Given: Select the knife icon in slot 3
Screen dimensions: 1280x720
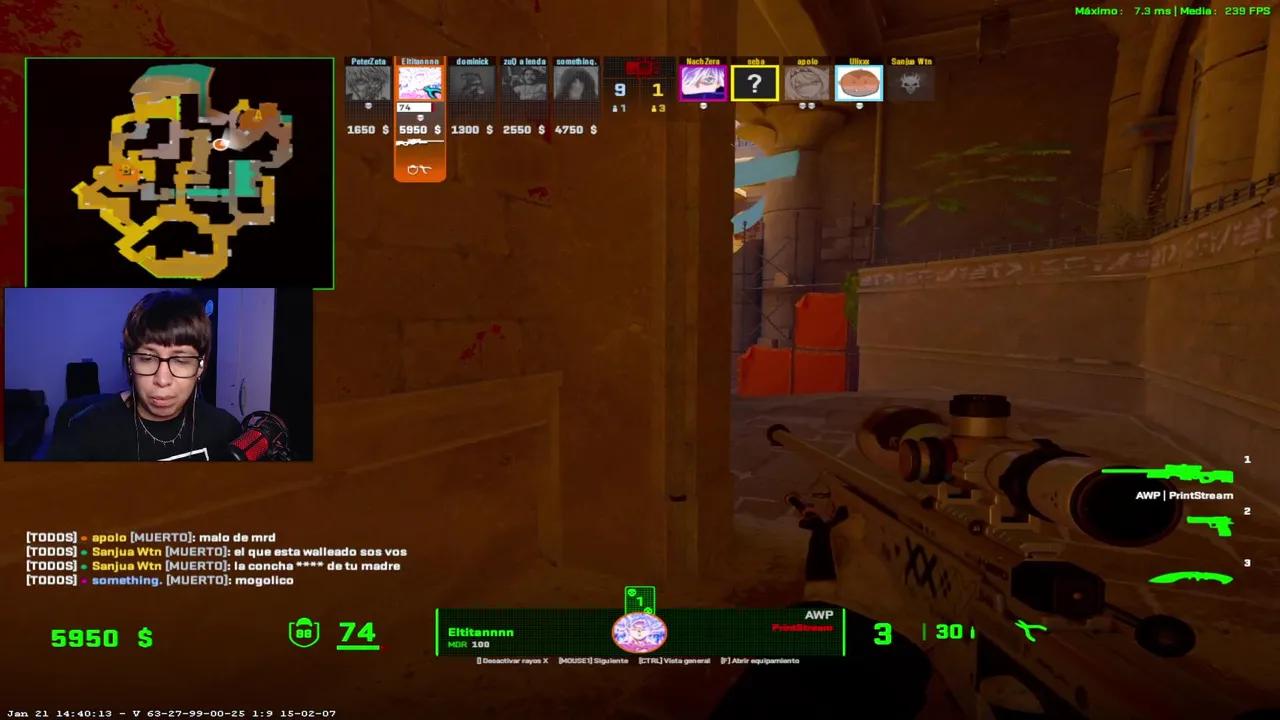Looking at the screenshot, I should 1190,577.
